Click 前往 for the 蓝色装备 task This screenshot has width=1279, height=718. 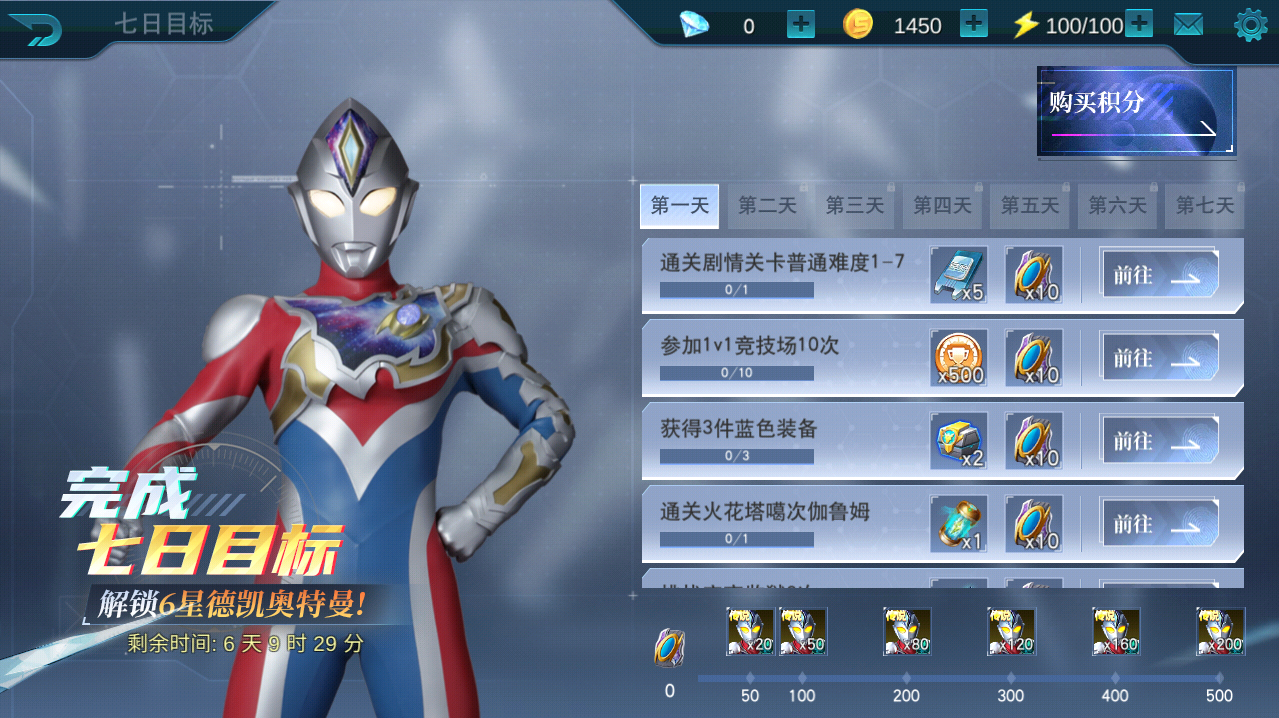pos(1159,441)
